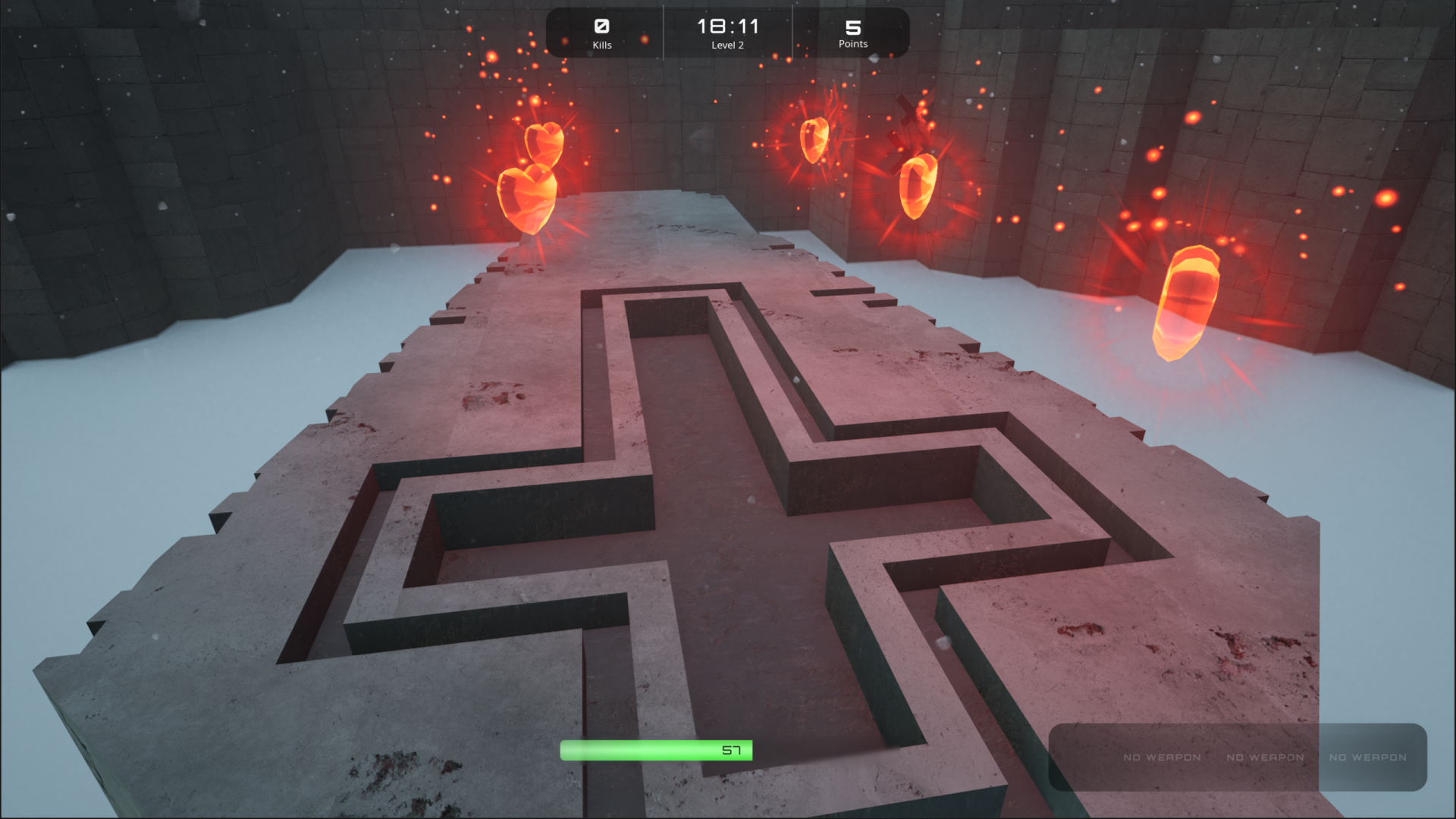Click the Level 2 label under the timer

(x=727, y=45)
